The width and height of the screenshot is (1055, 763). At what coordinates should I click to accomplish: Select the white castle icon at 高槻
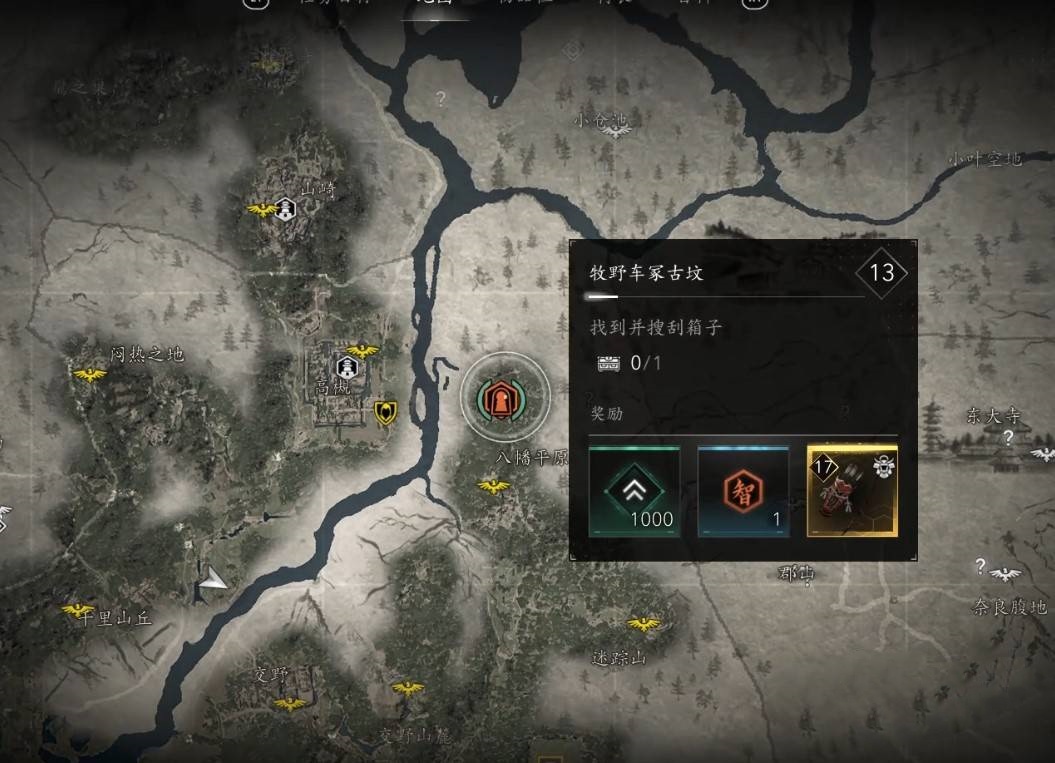[x=347, y=367]
